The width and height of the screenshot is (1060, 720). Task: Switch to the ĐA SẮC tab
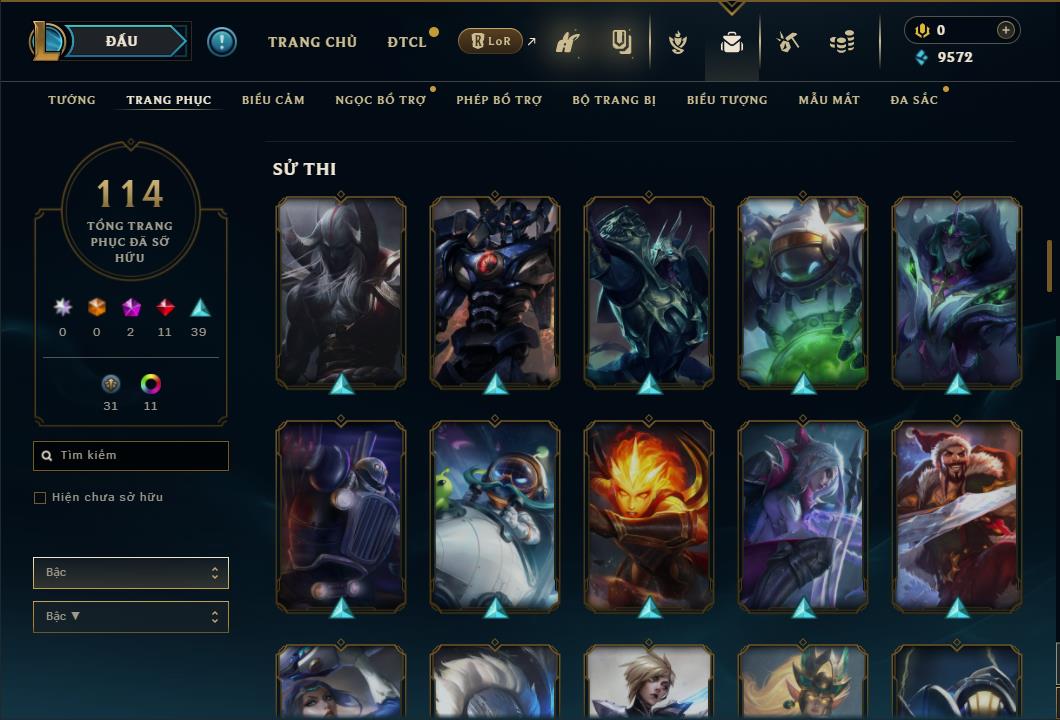(x=914, y=100)
